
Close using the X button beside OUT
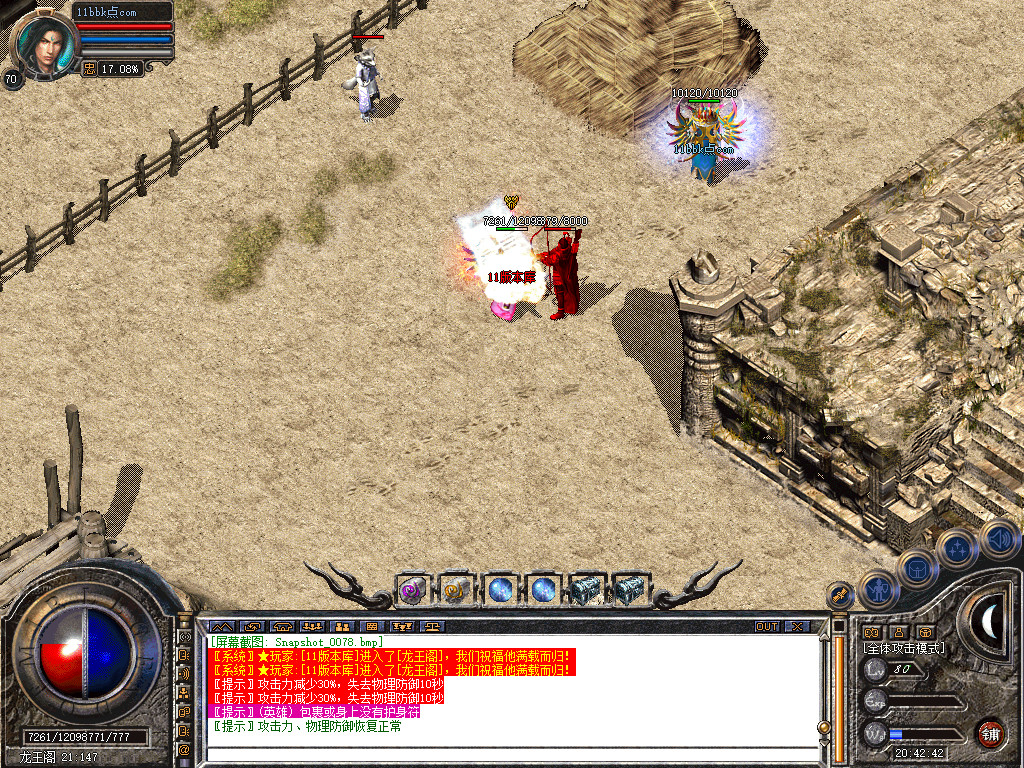(797, 627)
